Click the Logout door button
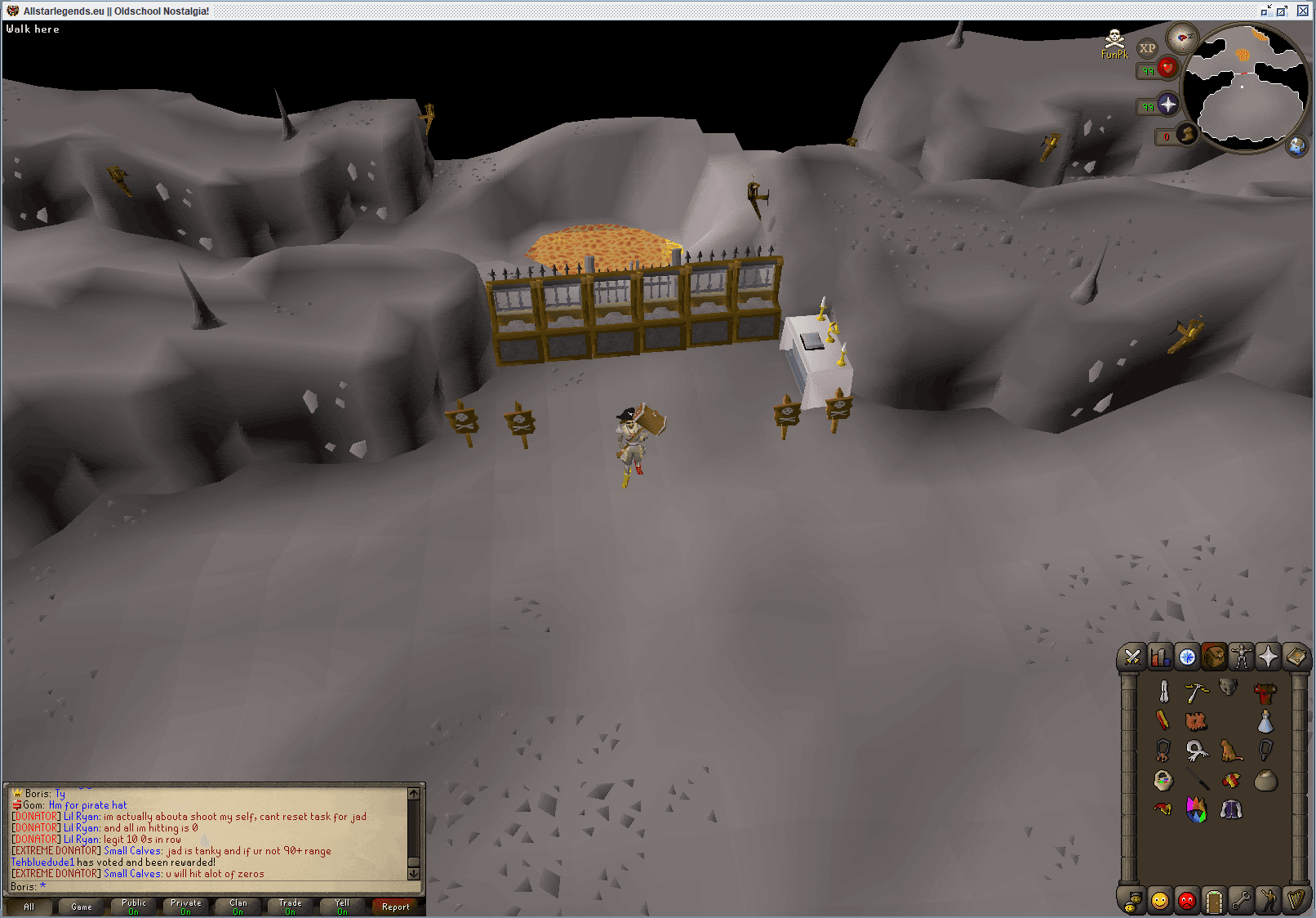The image size is (1316, 918). pos(1214,901)
